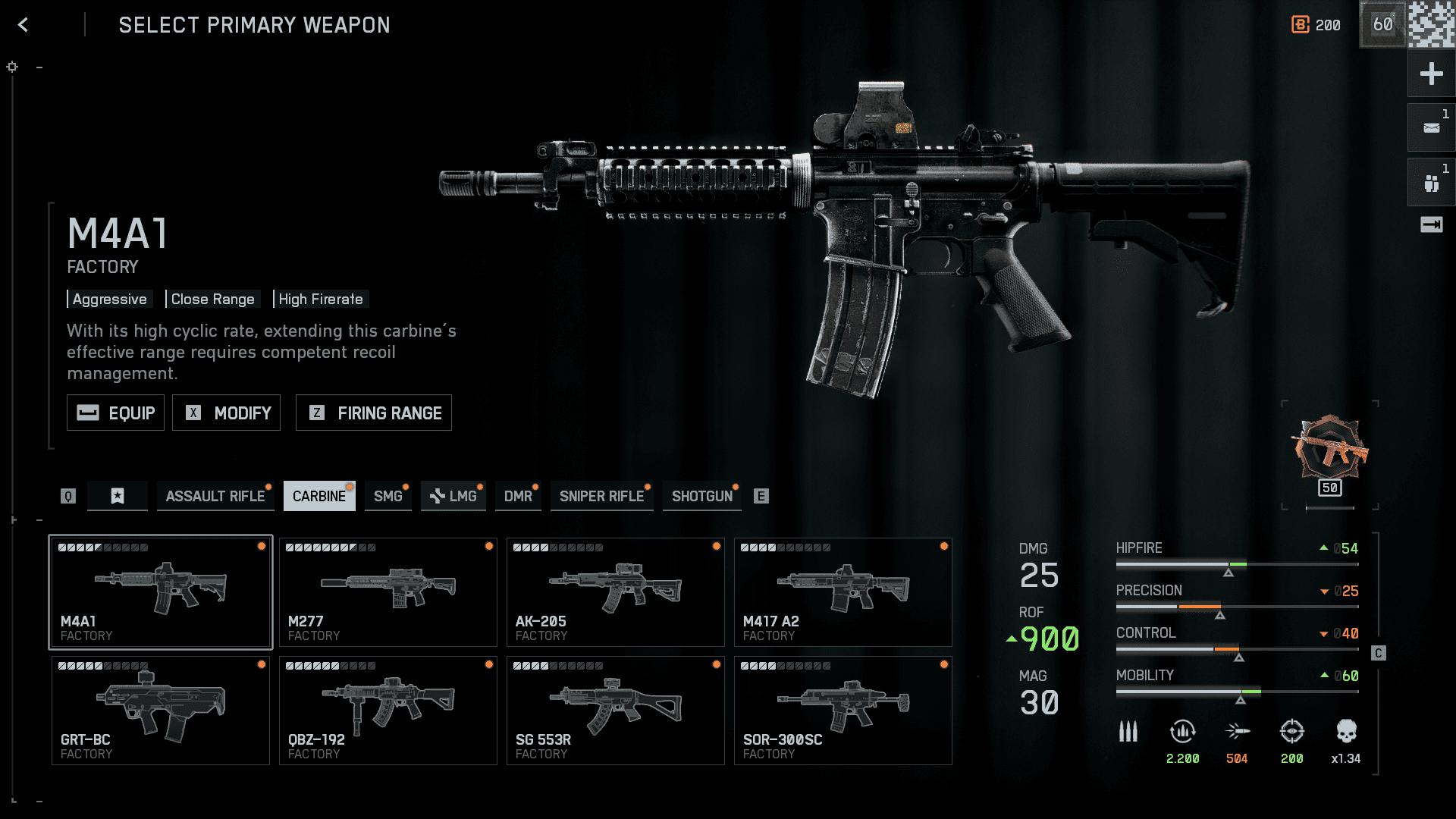The image size is (1456, 819).
Task: Open the Modify weapon screen
Action: click(x=226, y=413)
